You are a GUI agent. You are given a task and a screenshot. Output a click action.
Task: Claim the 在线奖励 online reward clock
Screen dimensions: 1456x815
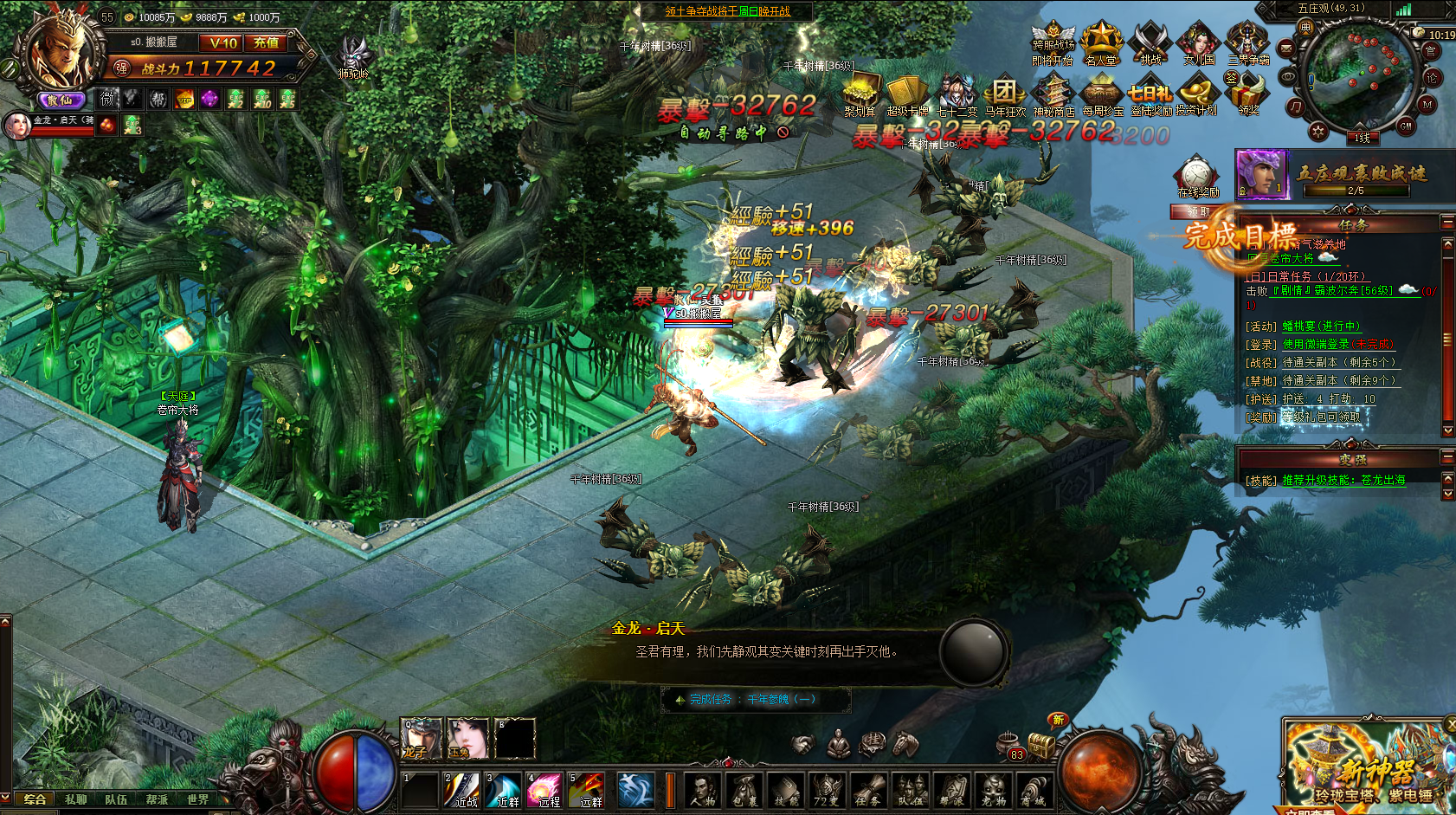click(x=1197, y=176)
